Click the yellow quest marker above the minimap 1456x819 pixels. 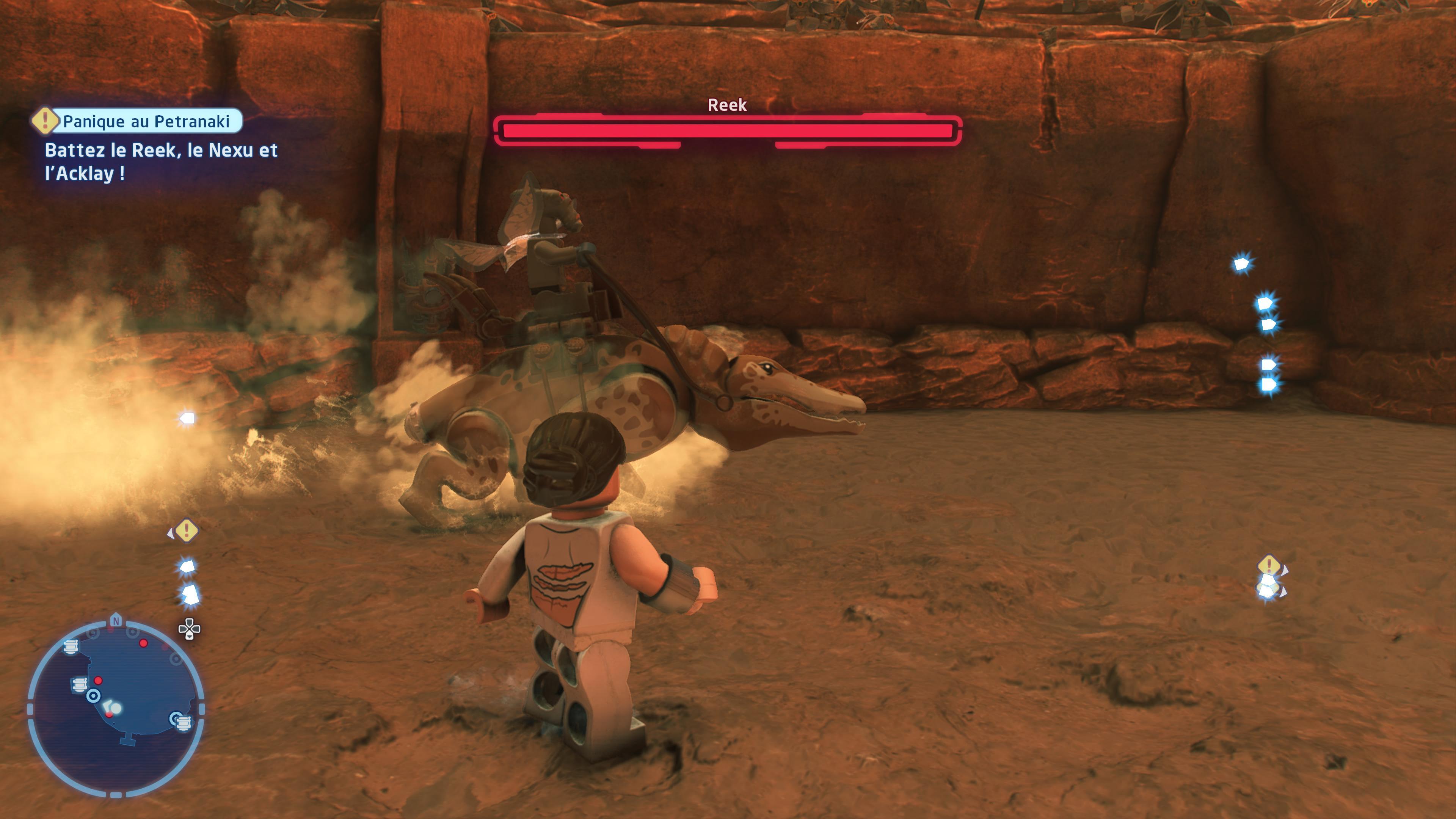tap(186, 530)
